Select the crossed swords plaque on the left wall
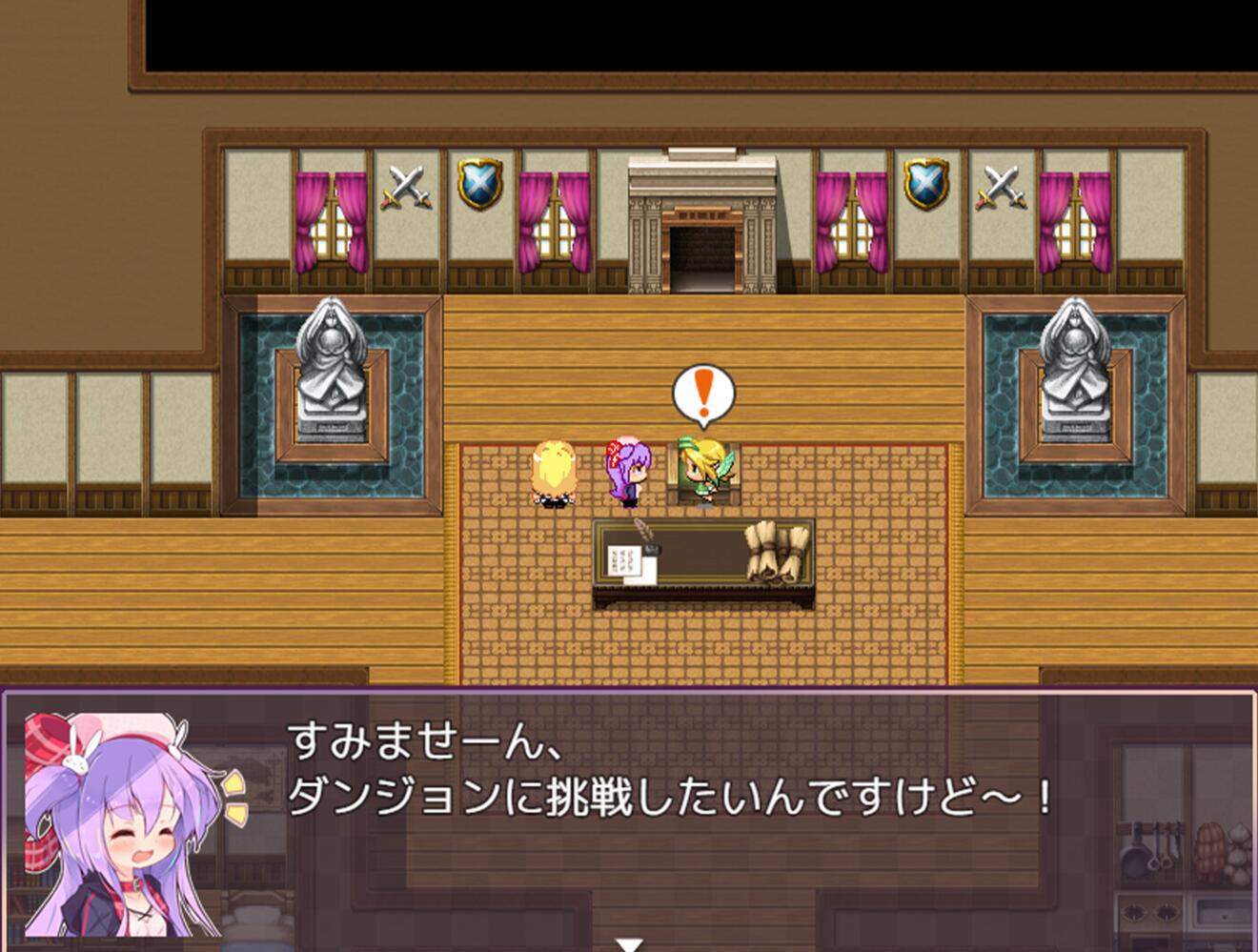 (x=407, y=184)
